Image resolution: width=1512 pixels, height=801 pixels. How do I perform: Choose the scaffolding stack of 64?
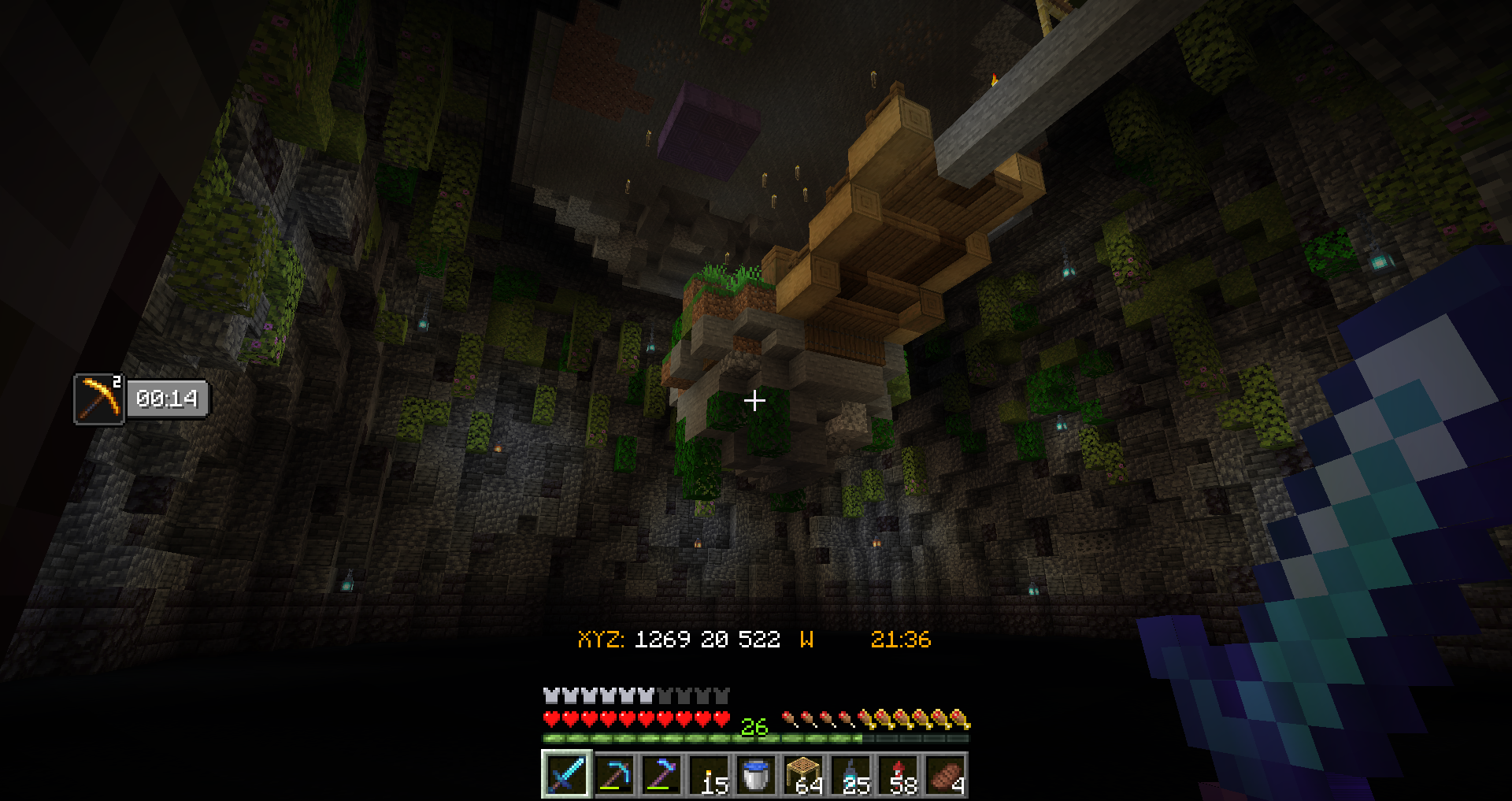click(x=804, y=775)
